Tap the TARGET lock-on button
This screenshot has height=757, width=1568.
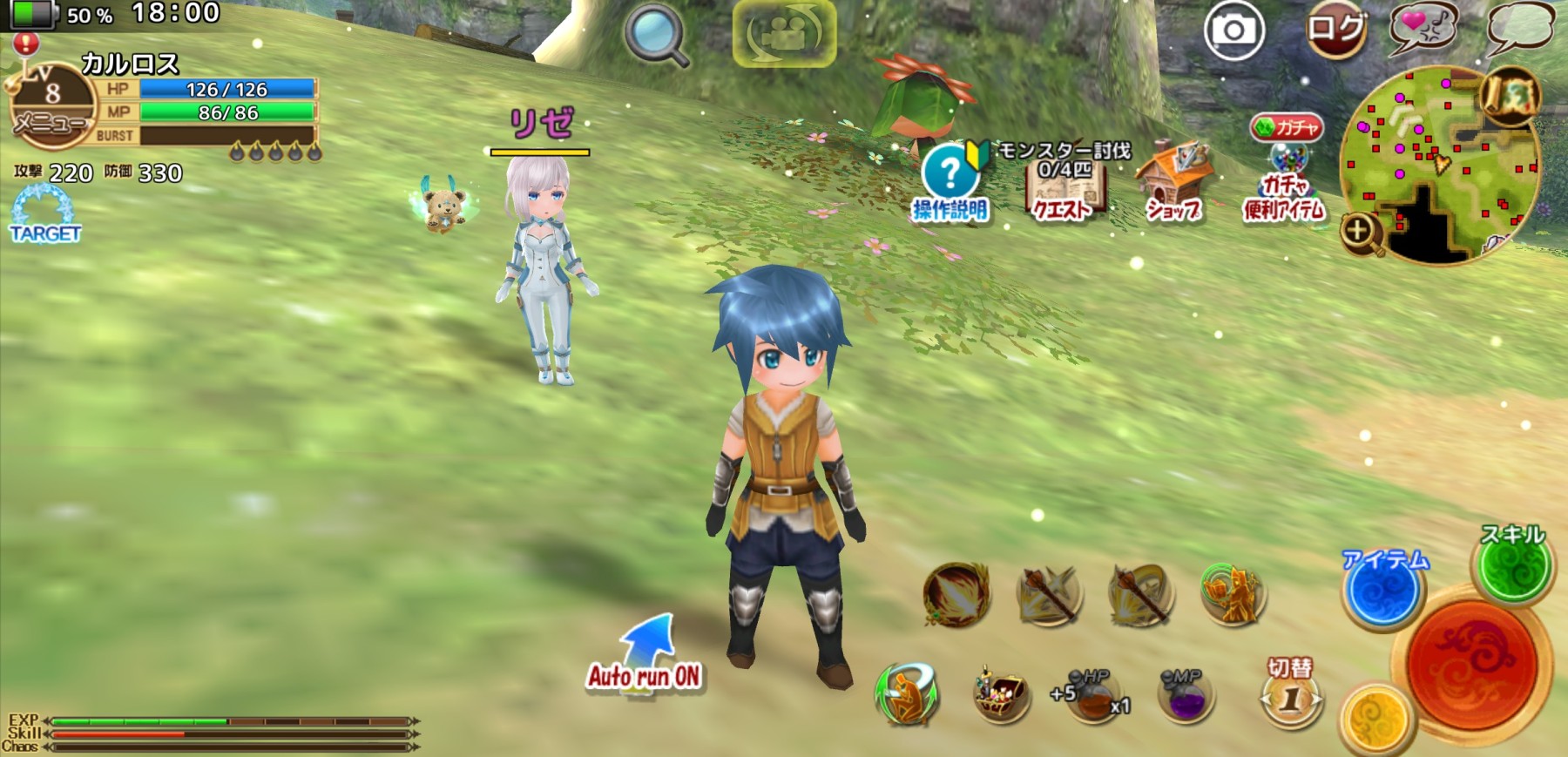44,215
